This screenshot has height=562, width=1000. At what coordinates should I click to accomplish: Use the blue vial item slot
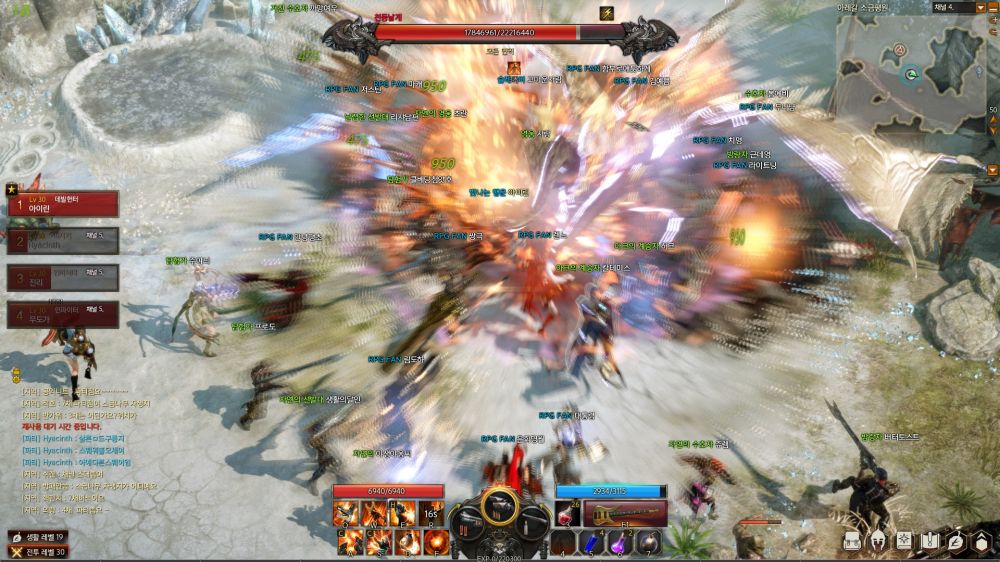click(592, 544)
